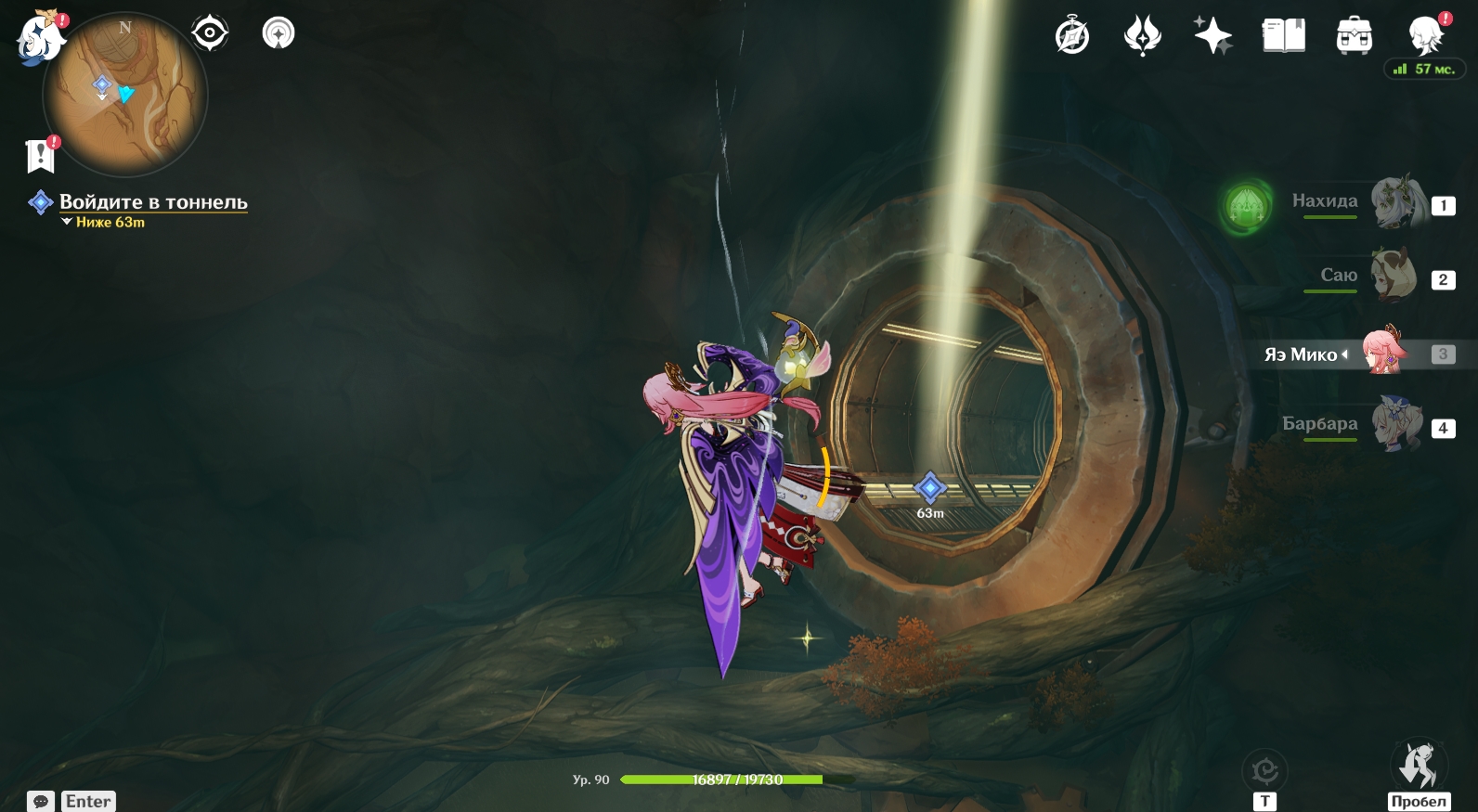Click the multiplayer co-op circle icon

pyautogui.click(x=279, y=34)
